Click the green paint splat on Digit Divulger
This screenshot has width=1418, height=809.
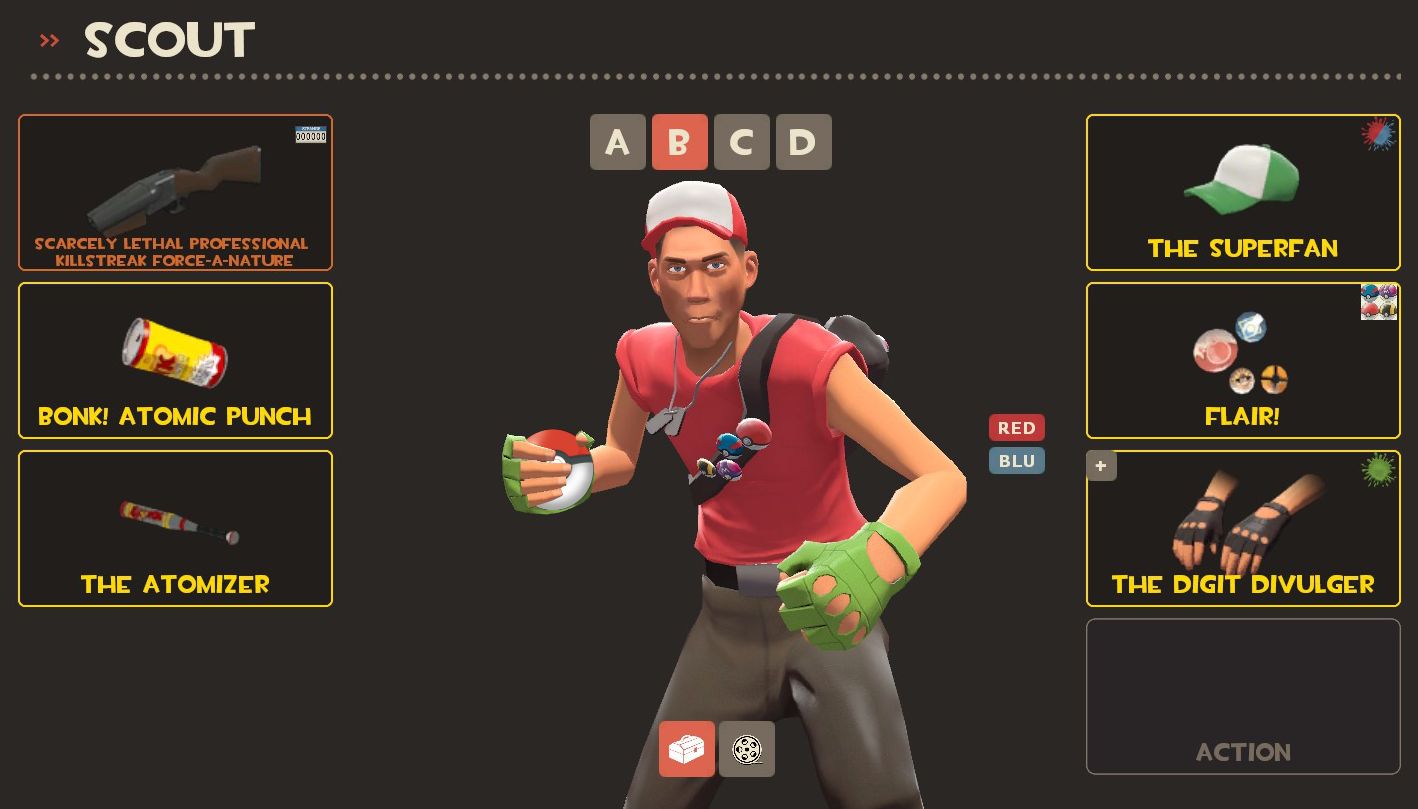[x=1379, y=468]
